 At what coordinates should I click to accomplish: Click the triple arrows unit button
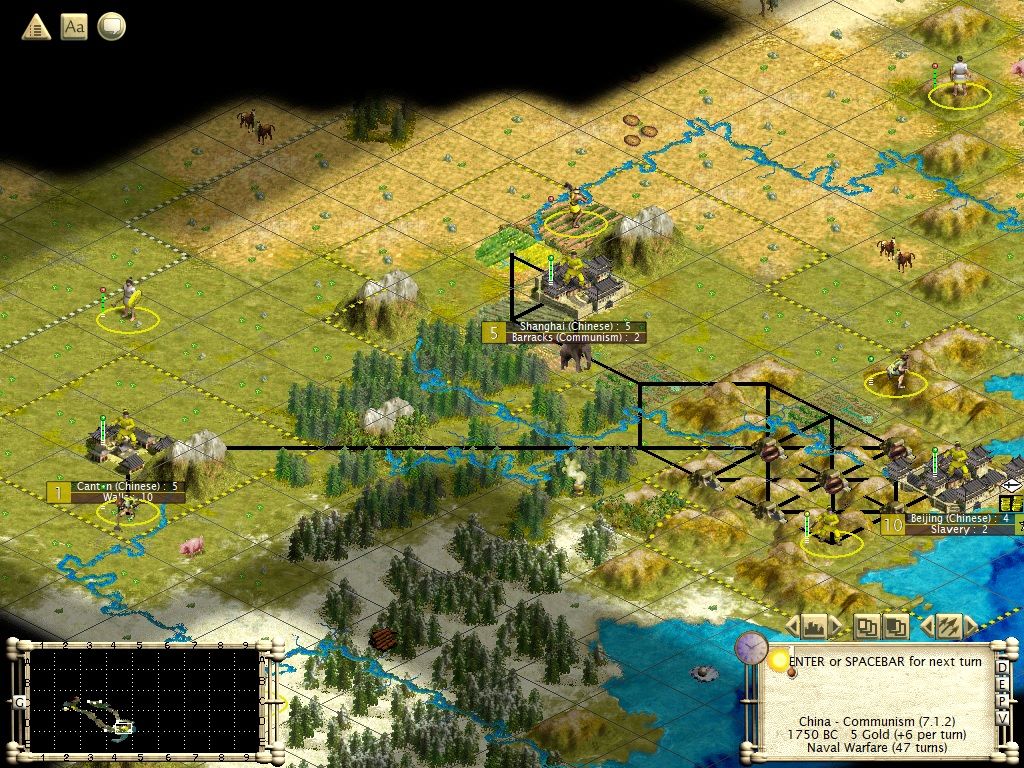tap(948, 627)
